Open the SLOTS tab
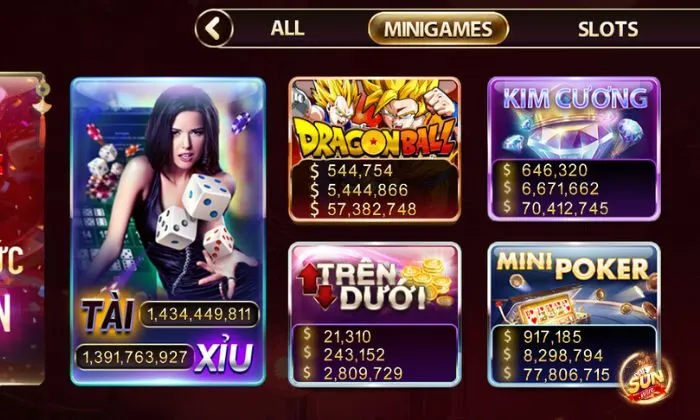The height and width of the screenshot is (420, 700). (607, 28)
